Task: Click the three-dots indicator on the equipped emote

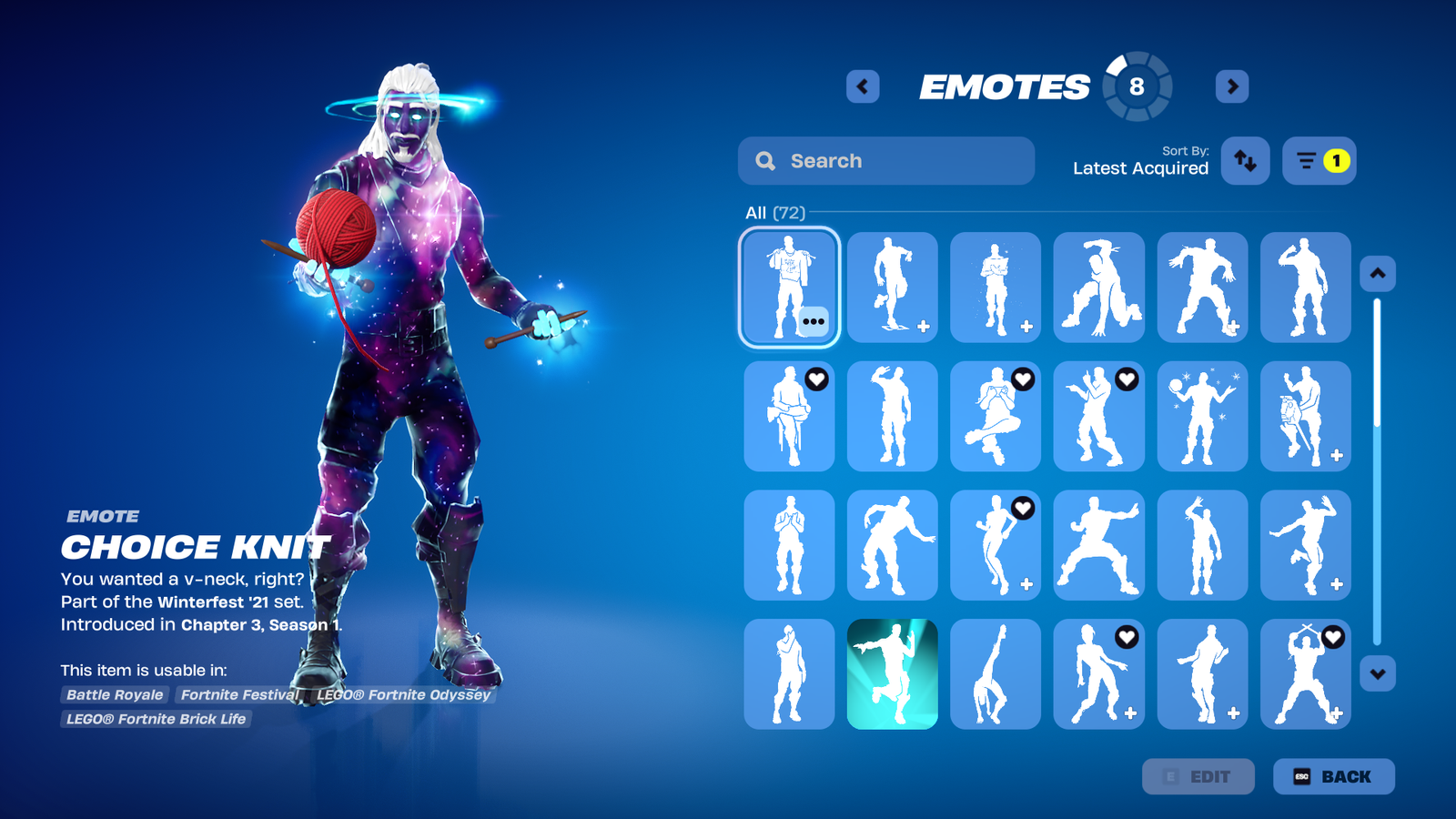Action: coord(814,320)
